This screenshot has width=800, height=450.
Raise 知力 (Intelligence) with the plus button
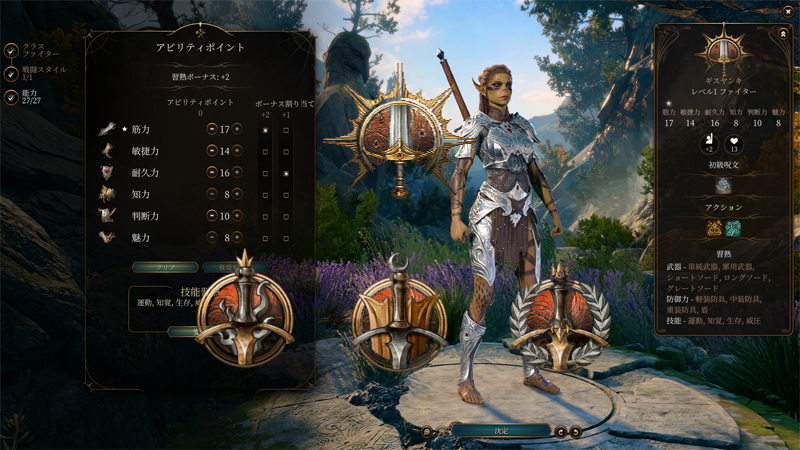(x=237, y=195)
